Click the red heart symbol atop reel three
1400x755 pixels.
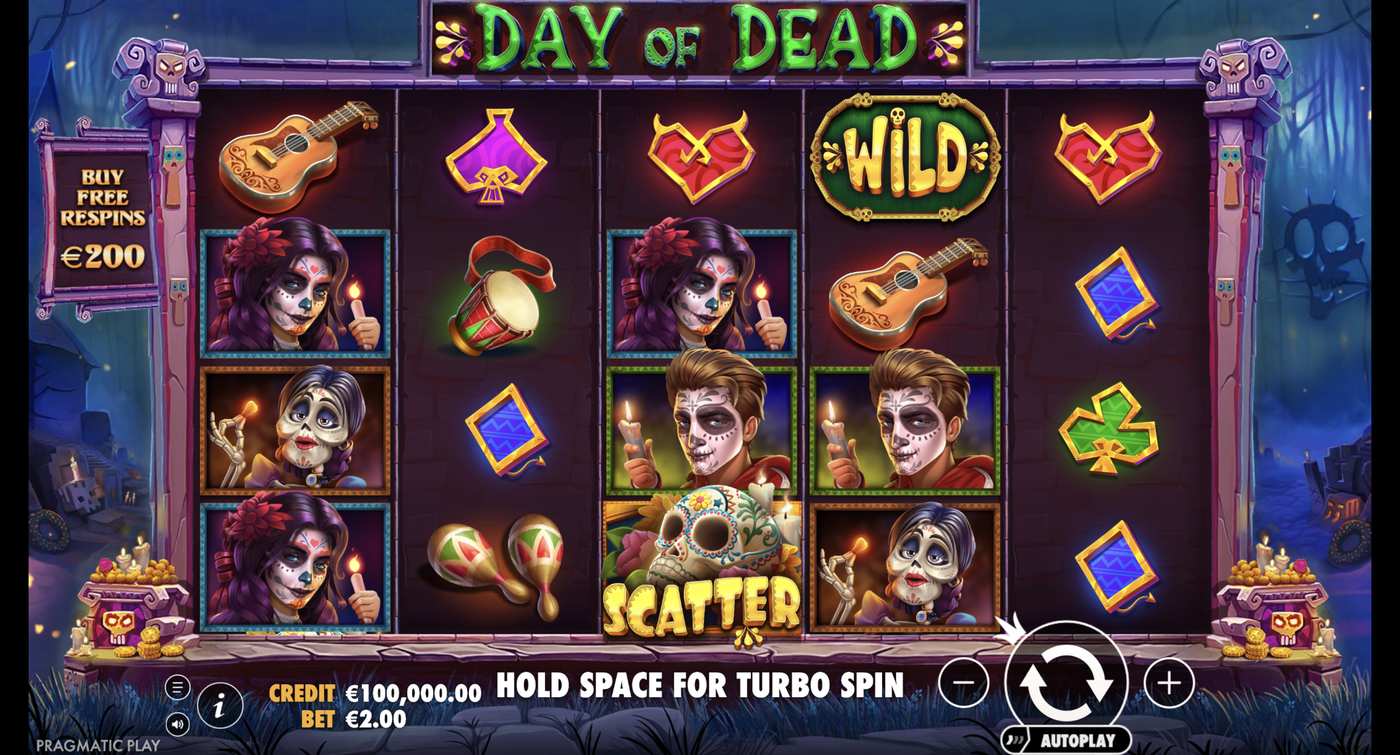[x=700, y=155]
